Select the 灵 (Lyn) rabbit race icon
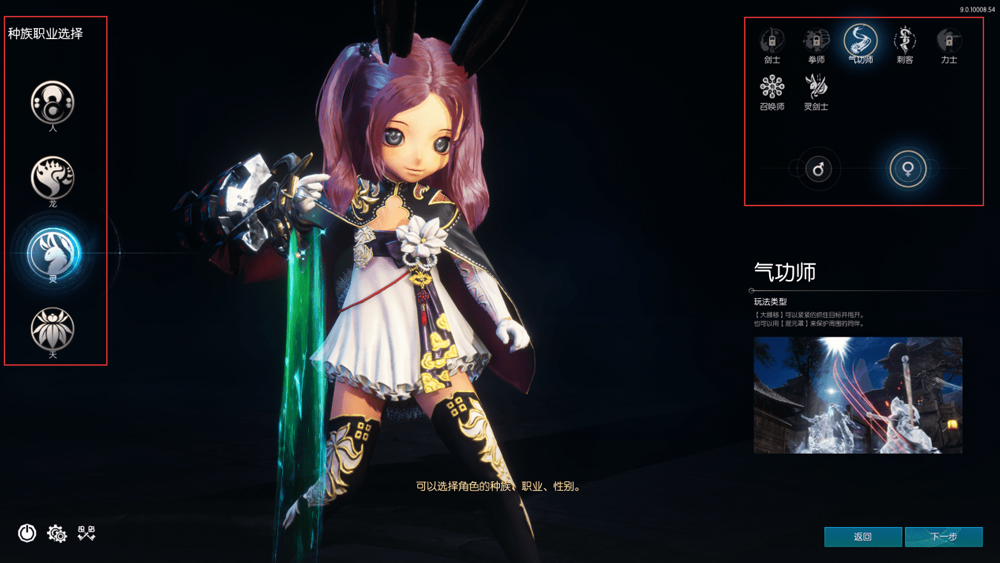1000x563 pixels. [x=53, y=252]
